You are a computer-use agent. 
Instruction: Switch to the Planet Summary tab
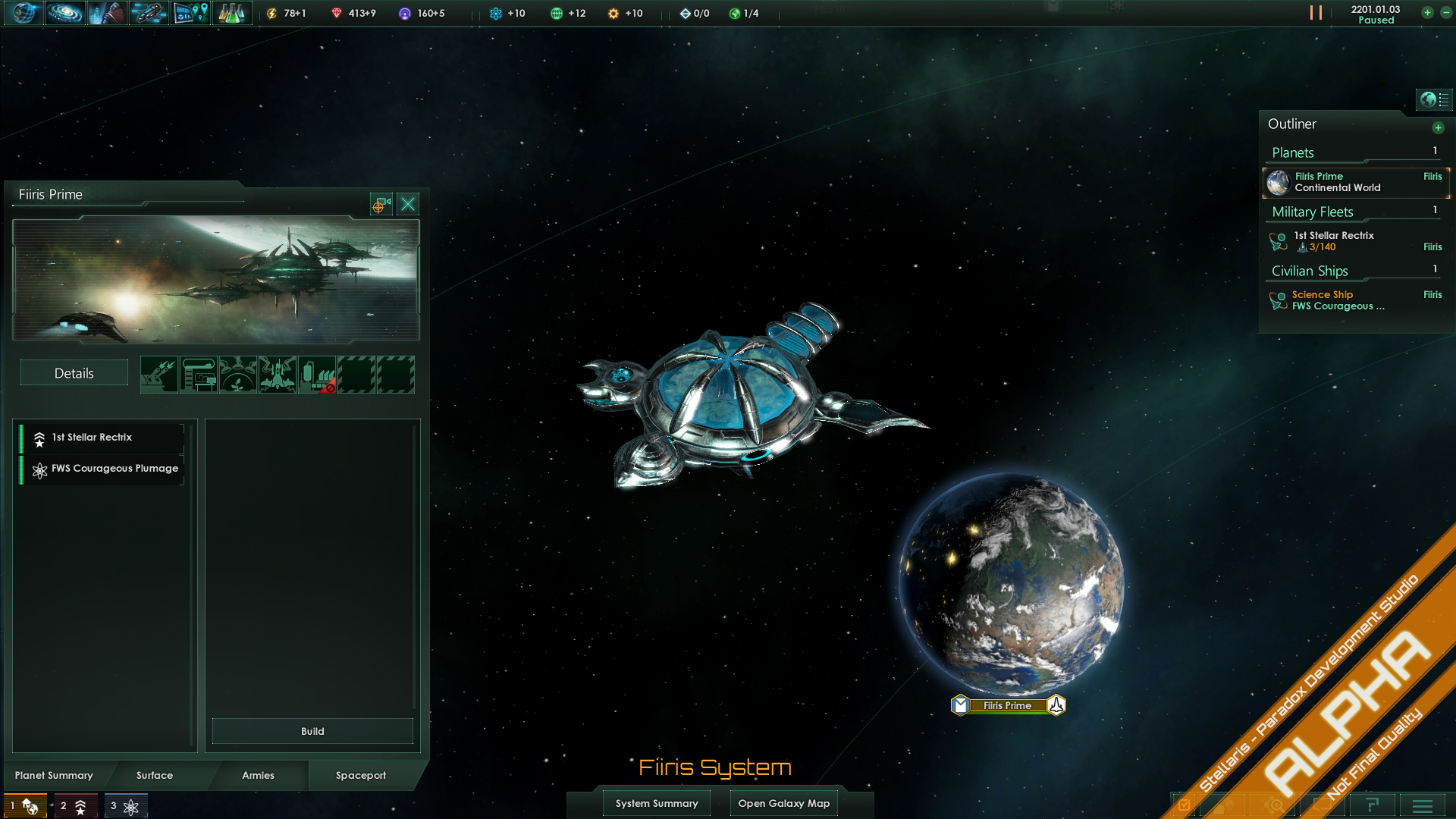click(54, 775)
